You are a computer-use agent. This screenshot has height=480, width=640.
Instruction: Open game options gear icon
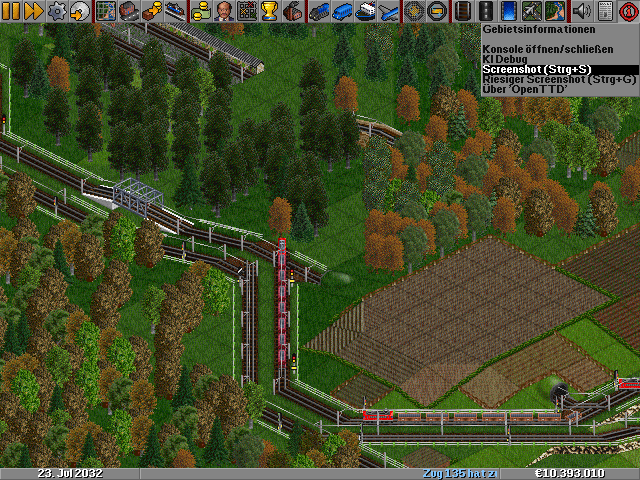pos(57,11)
